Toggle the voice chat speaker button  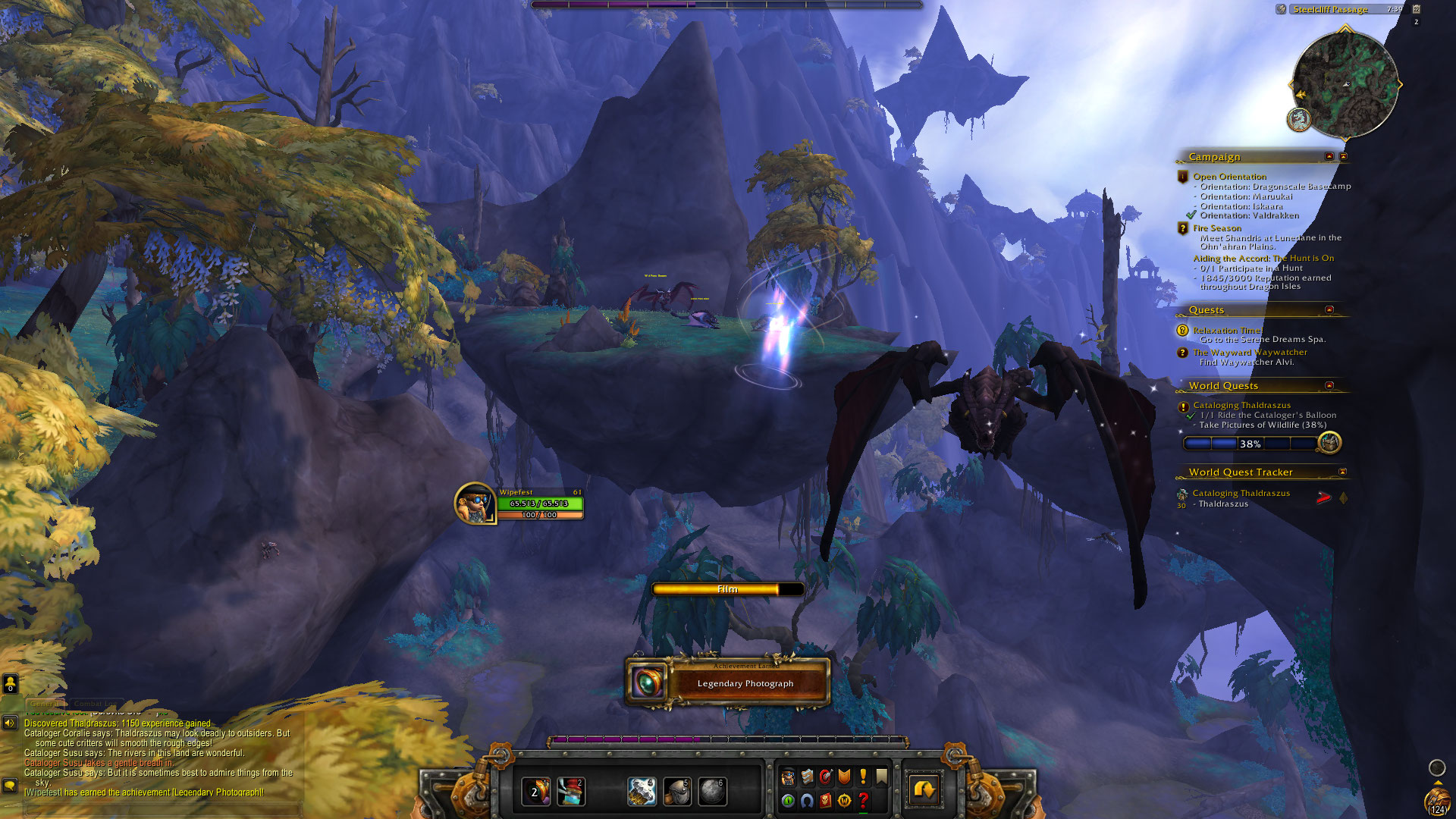click(10, 723)
